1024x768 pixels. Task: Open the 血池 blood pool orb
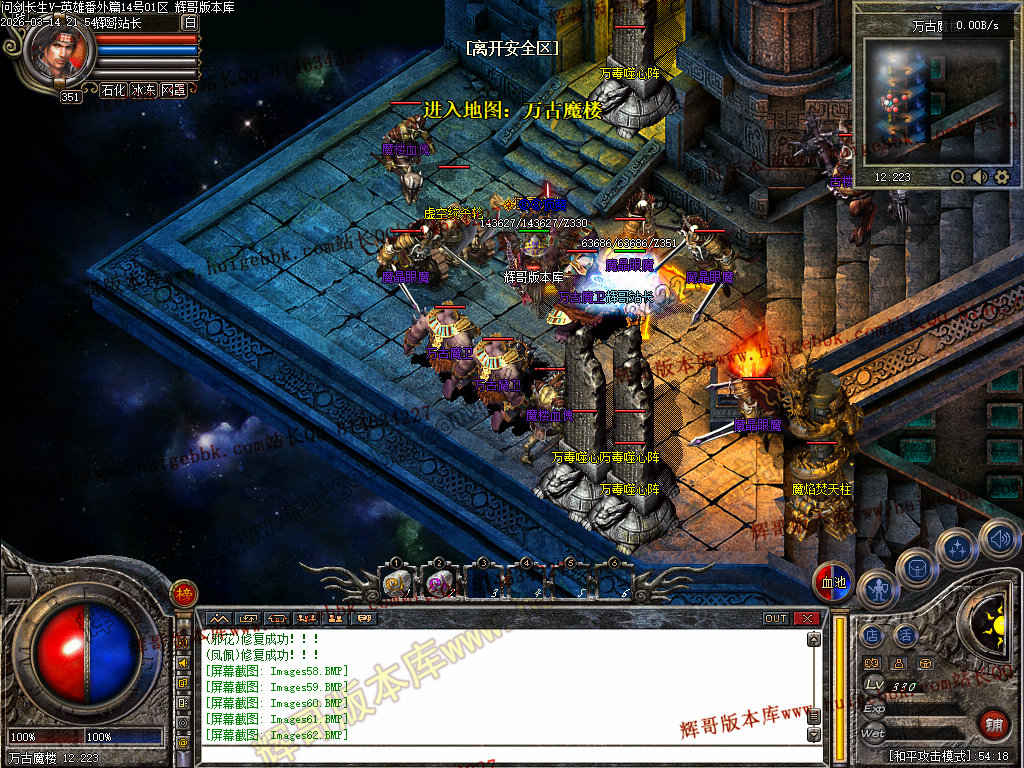click(833, 583)
